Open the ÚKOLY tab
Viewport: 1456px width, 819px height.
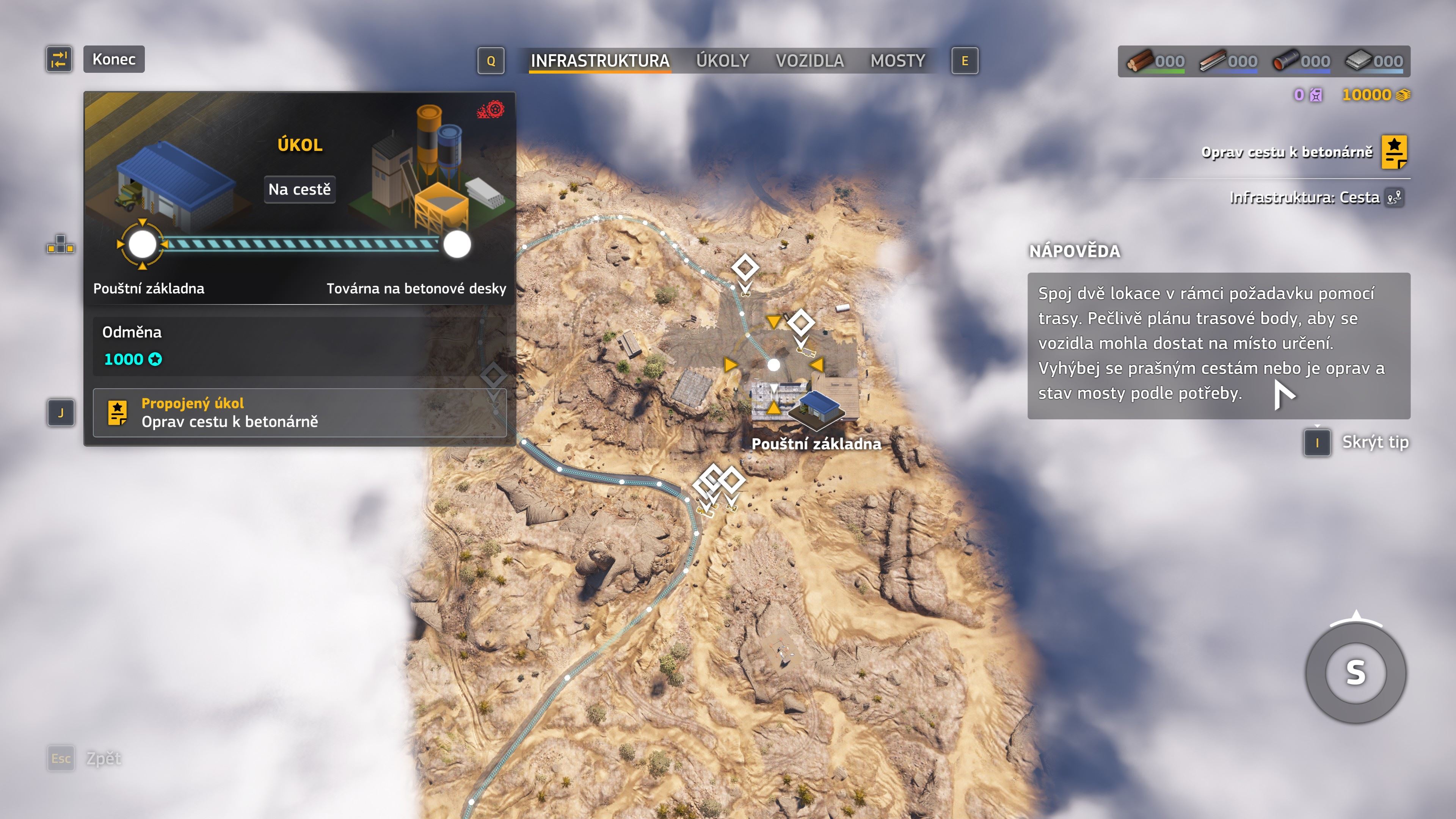tap(722, 61)
